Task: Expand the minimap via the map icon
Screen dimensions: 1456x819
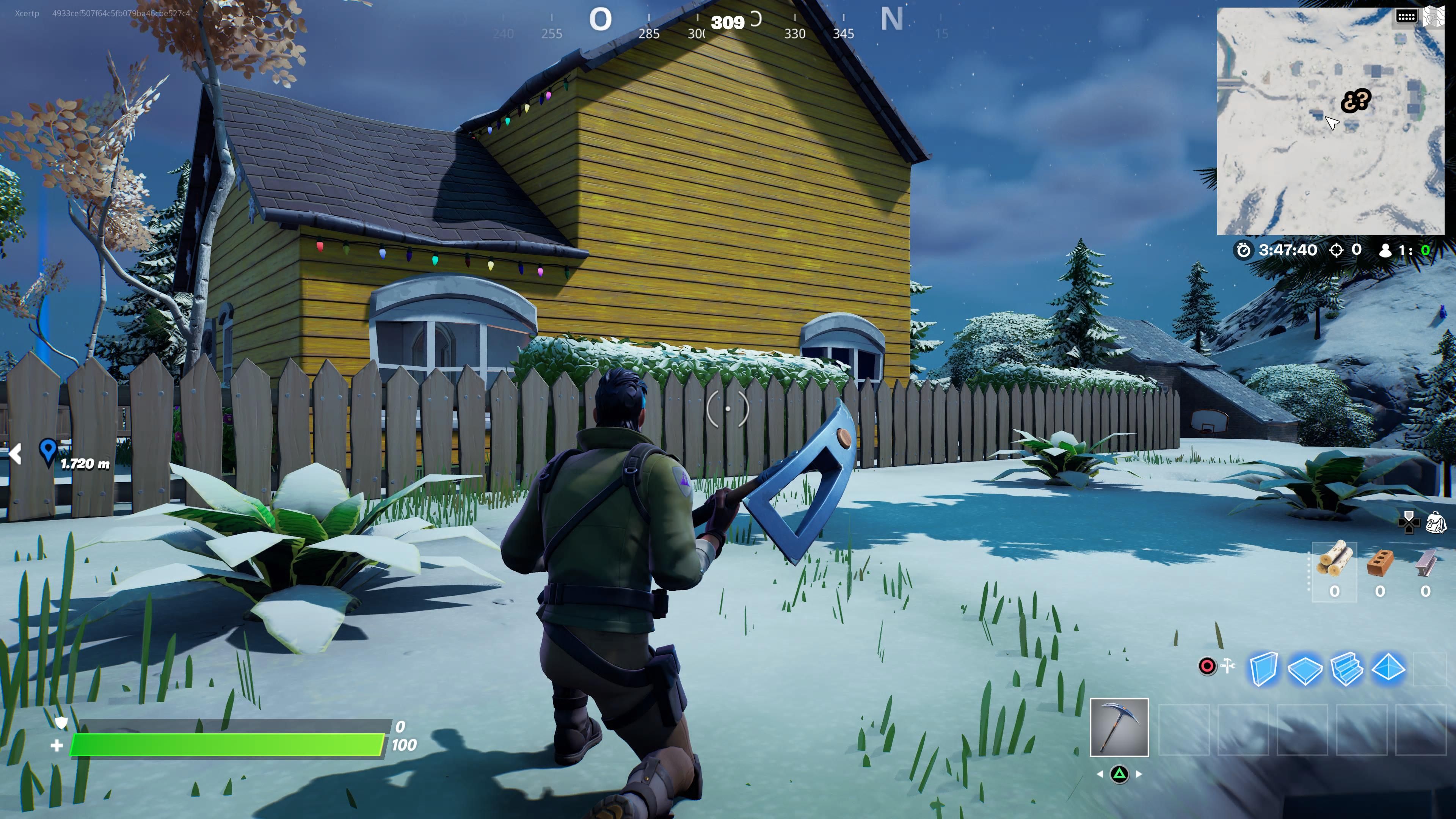Action: click(x=1434, y=17)
